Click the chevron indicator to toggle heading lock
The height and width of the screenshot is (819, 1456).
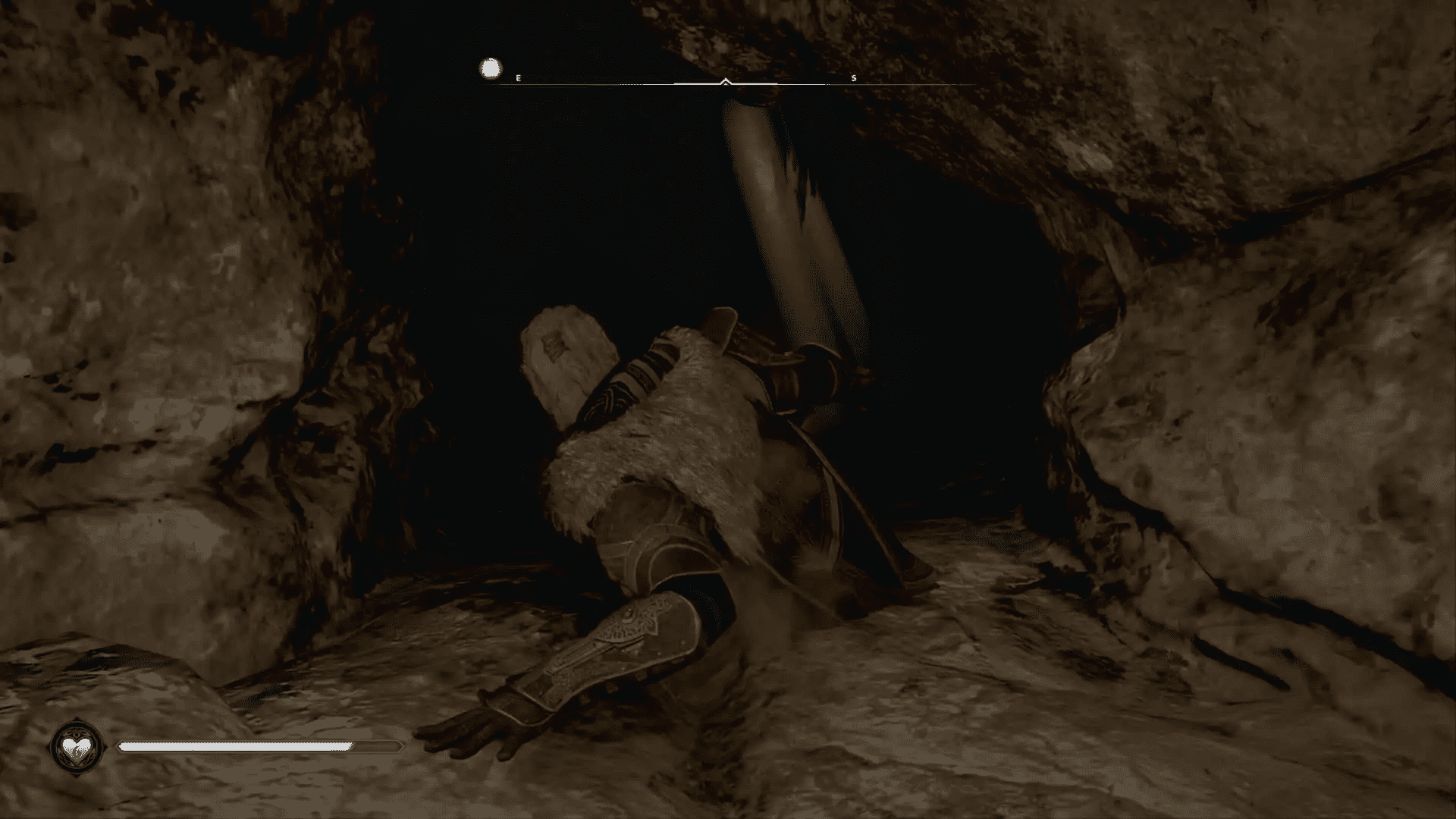tap(725, 80)
